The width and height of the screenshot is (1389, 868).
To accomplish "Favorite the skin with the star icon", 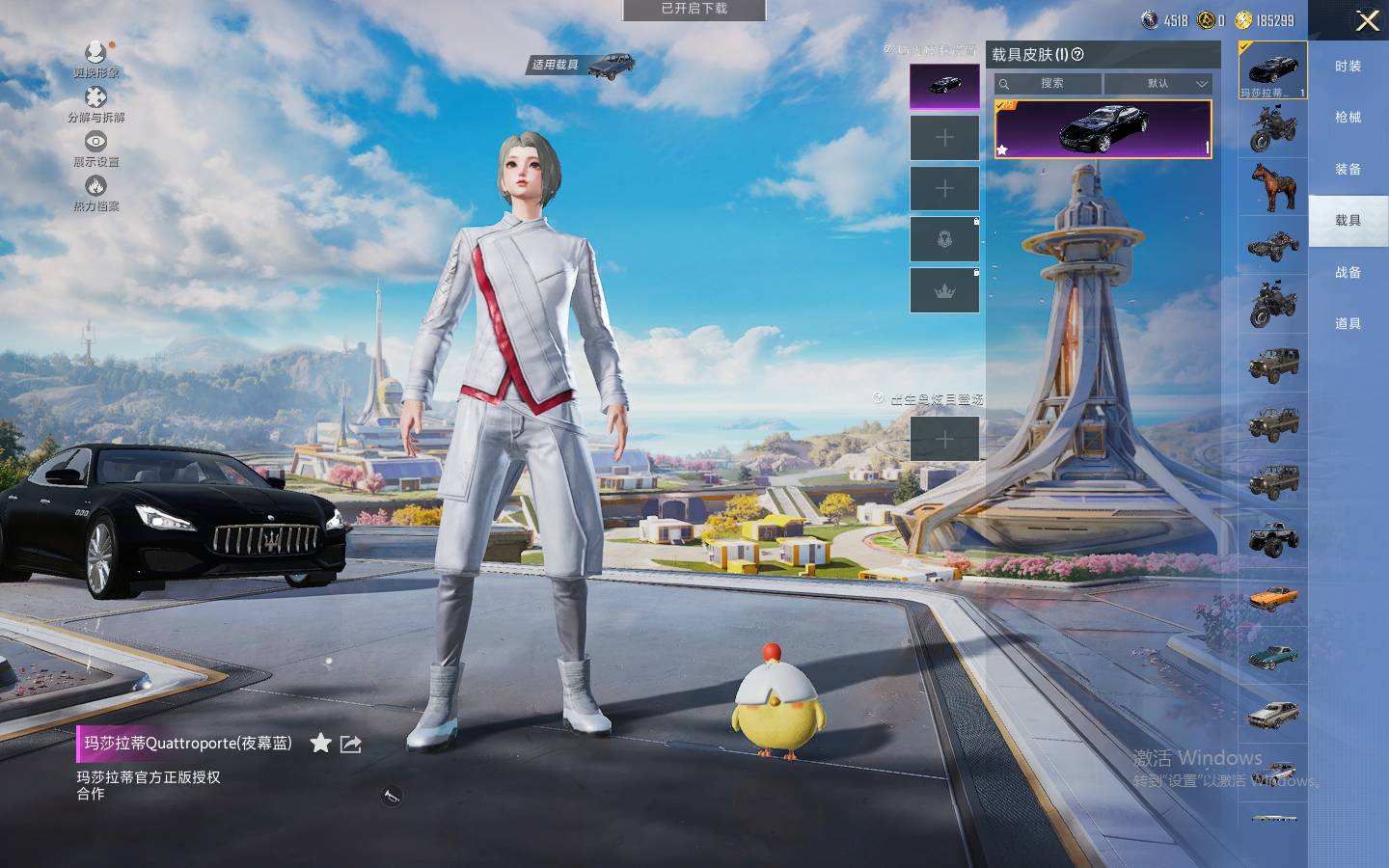I will pos(320,743).
